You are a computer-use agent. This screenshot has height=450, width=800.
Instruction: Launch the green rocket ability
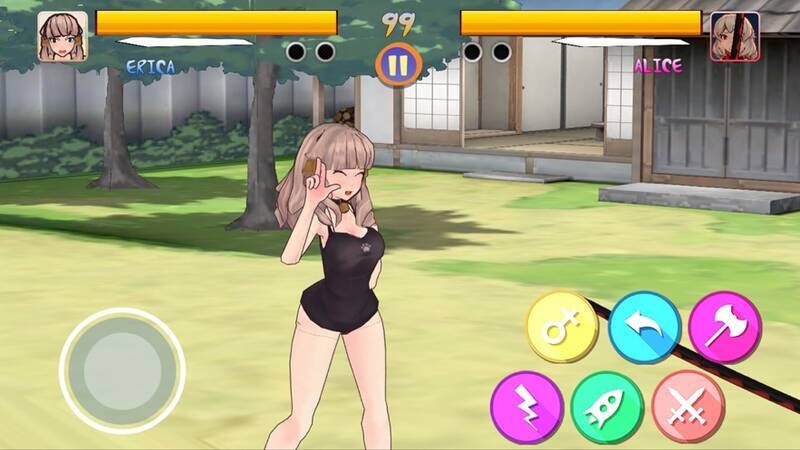pos(606,406)
